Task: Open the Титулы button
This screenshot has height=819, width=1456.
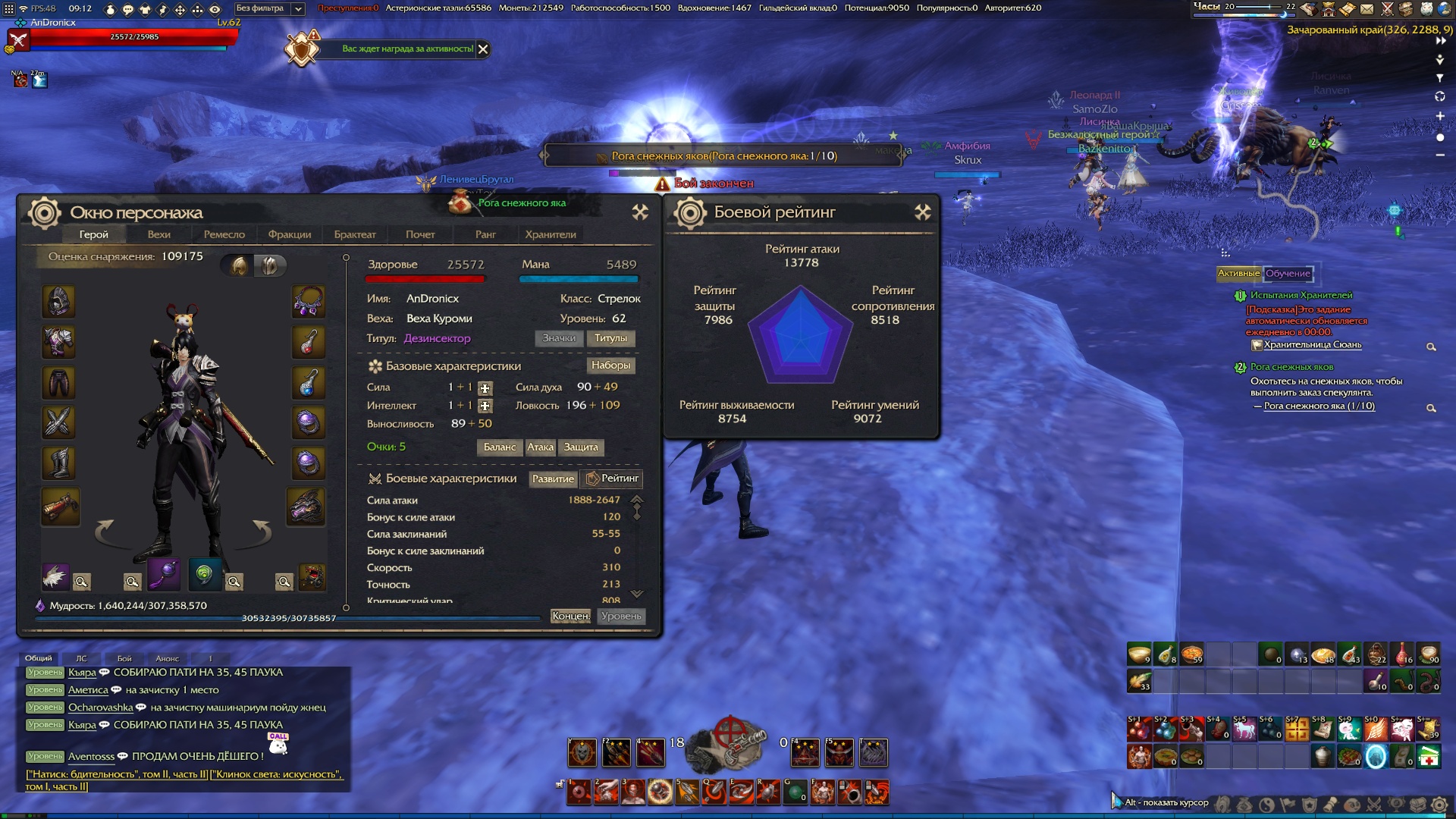Action: point(610,338)
